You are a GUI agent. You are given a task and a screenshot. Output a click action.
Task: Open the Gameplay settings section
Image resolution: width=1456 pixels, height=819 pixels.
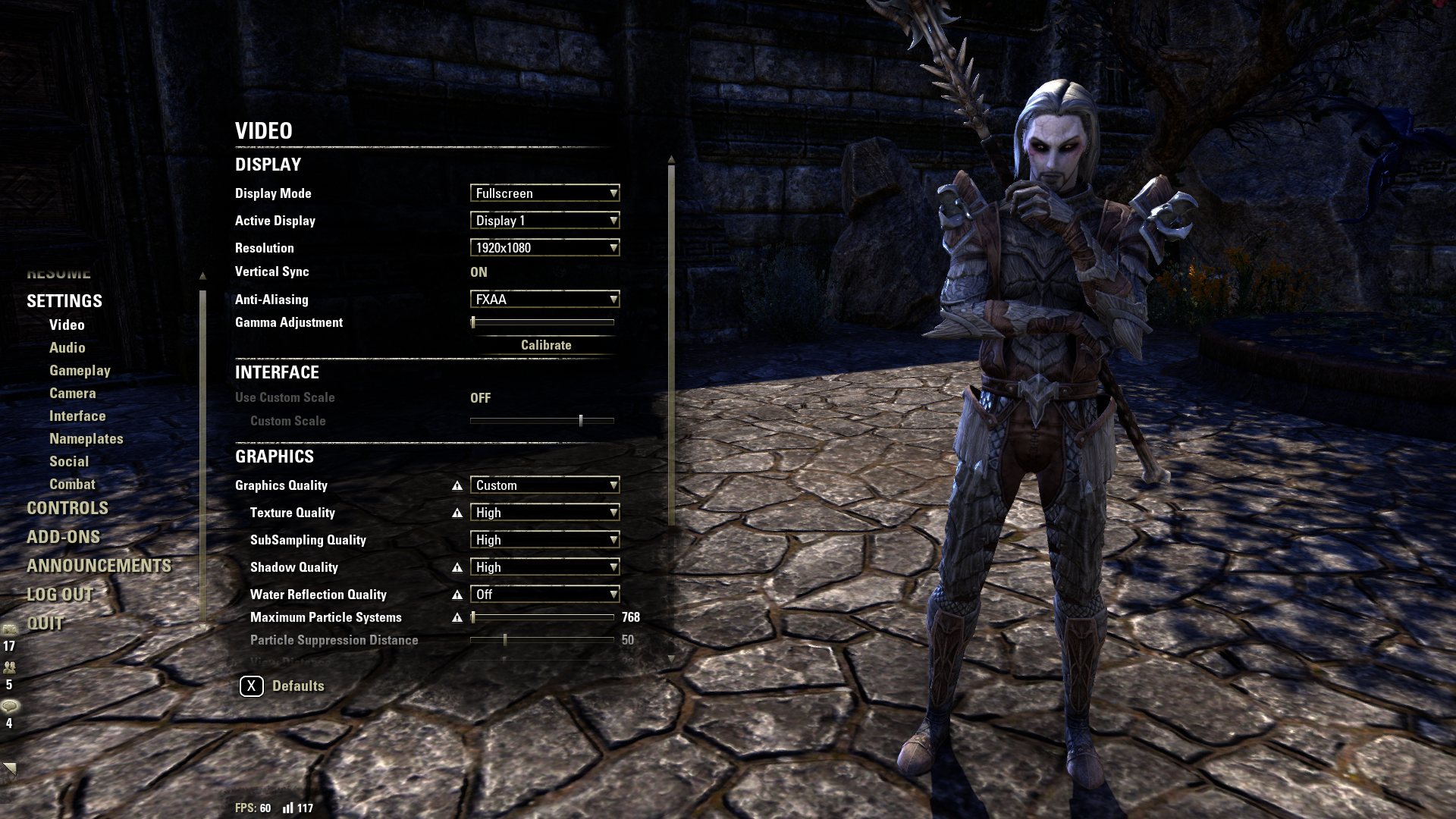point(80,371)
